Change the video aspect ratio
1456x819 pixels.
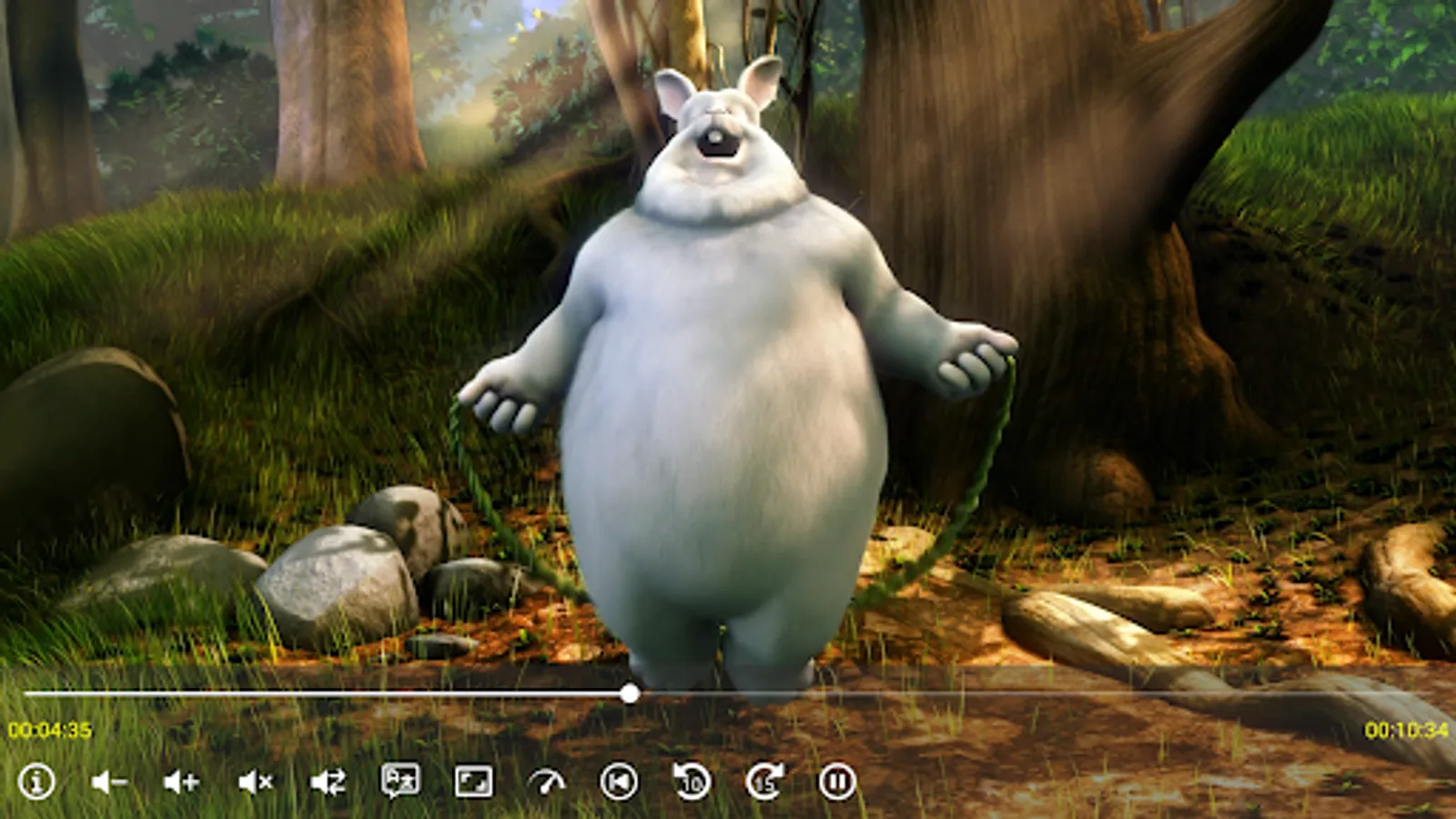coord(475,781)
